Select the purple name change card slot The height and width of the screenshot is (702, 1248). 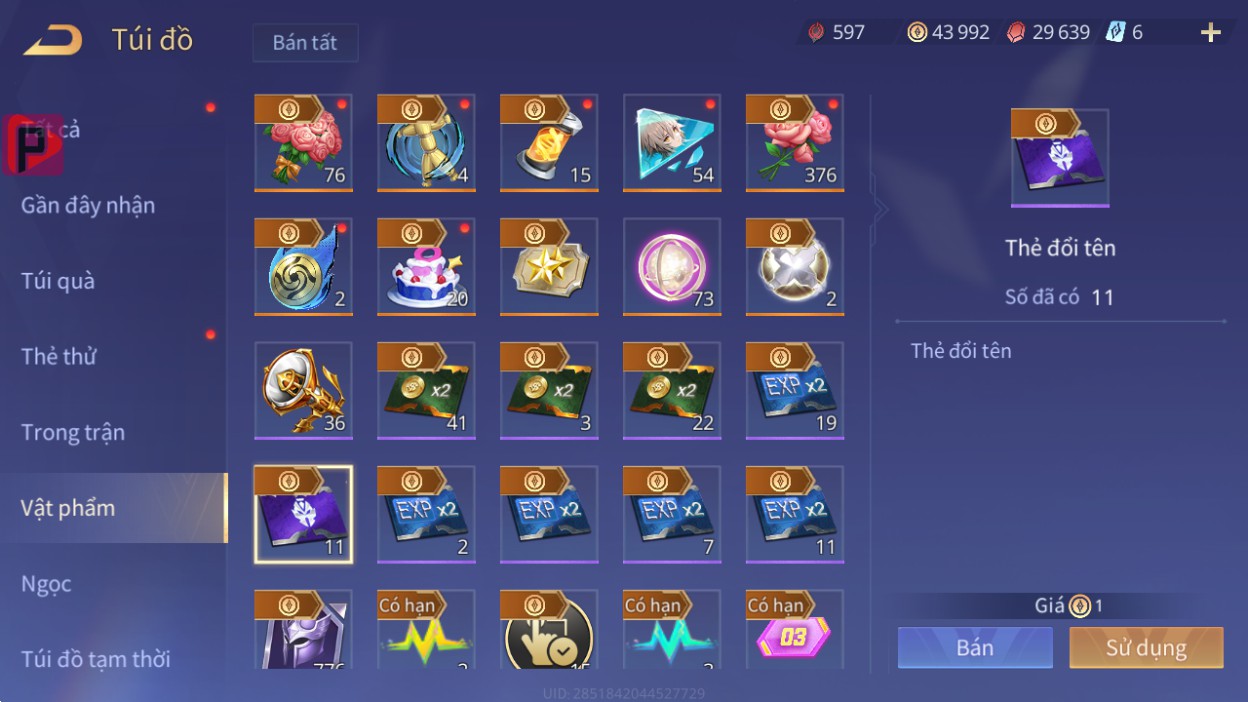(x=303, y=514)
